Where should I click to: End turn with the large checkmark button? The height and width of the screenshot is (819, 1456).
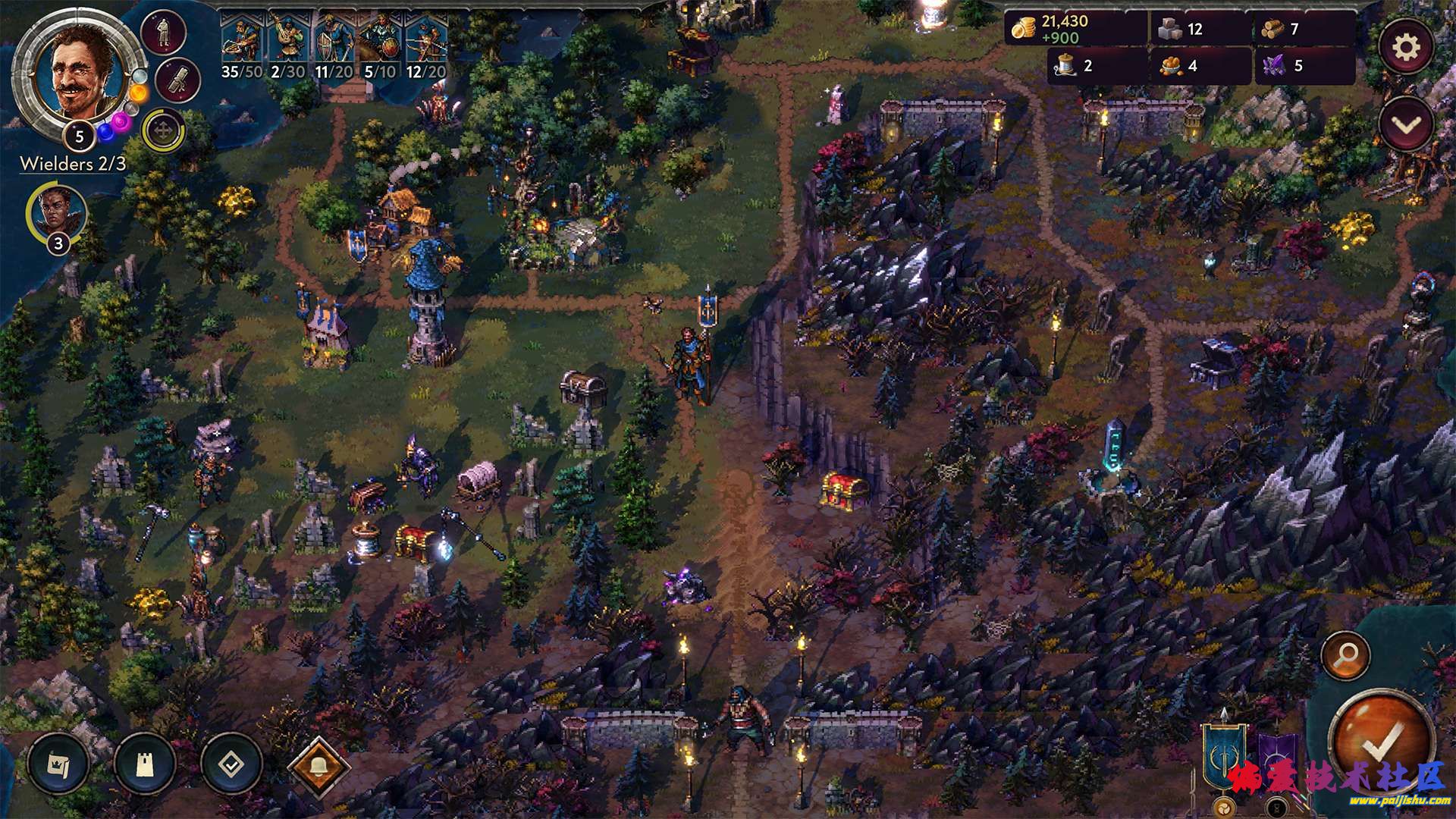click(1382, 739)
